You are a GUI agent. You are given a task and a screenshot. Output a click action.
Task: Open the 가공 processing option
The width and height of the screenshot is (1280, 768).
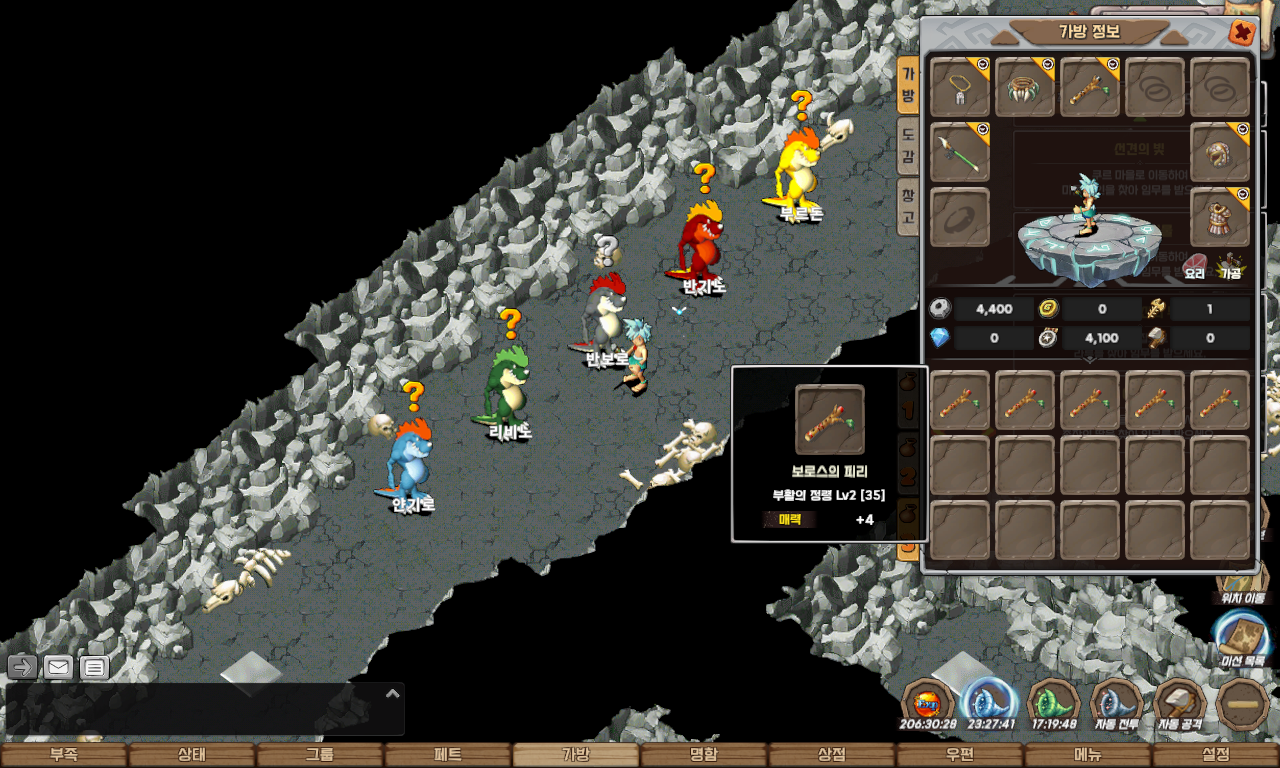pos(1231,266)
